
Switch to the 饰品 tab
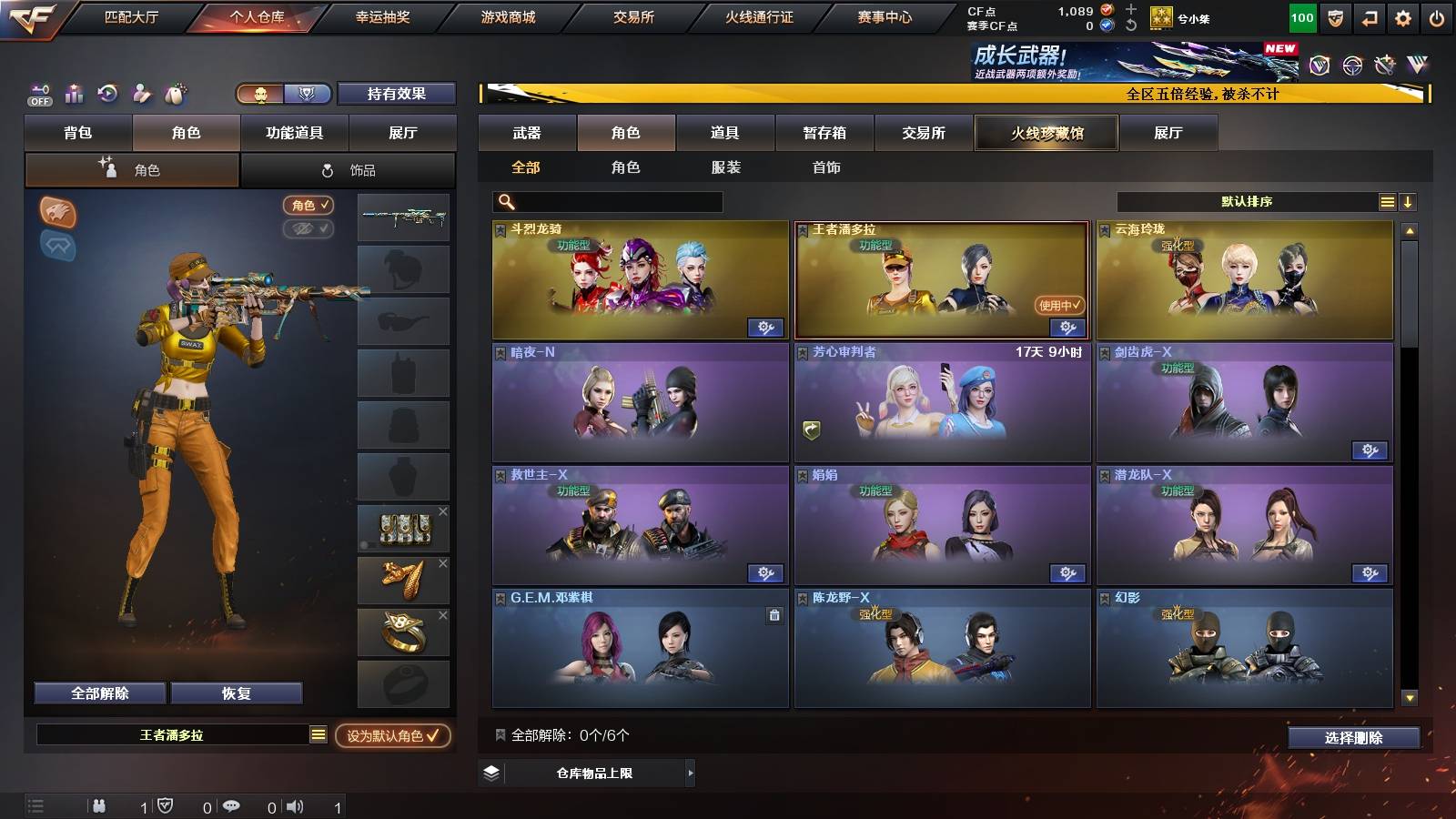tap(349, 169)
